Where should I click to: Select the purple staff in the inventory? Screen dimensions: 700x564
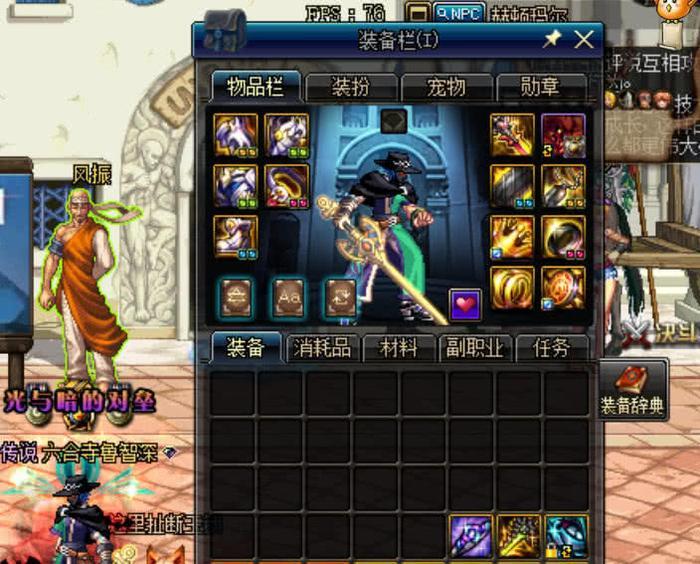click(x=471, y=535)
